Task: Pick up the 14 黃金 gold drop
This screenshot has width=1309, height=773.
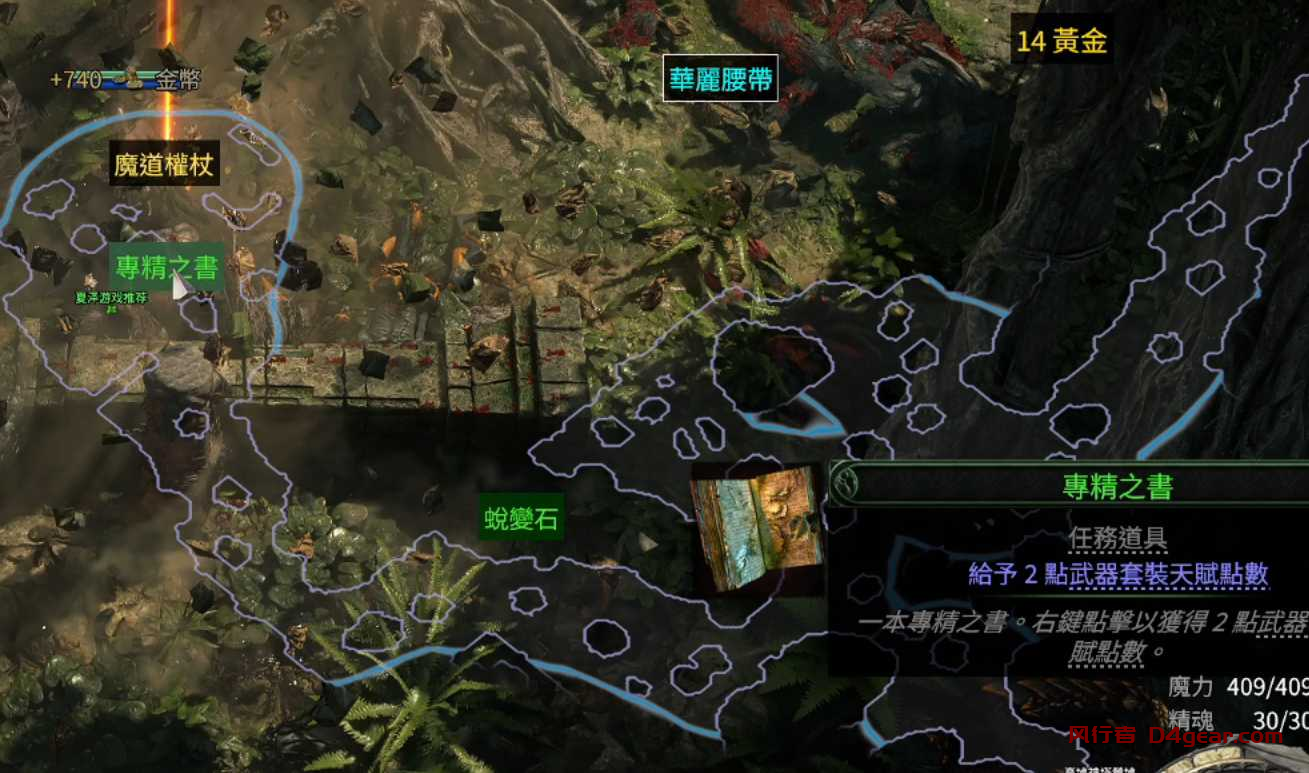Action: [1063, 40]
